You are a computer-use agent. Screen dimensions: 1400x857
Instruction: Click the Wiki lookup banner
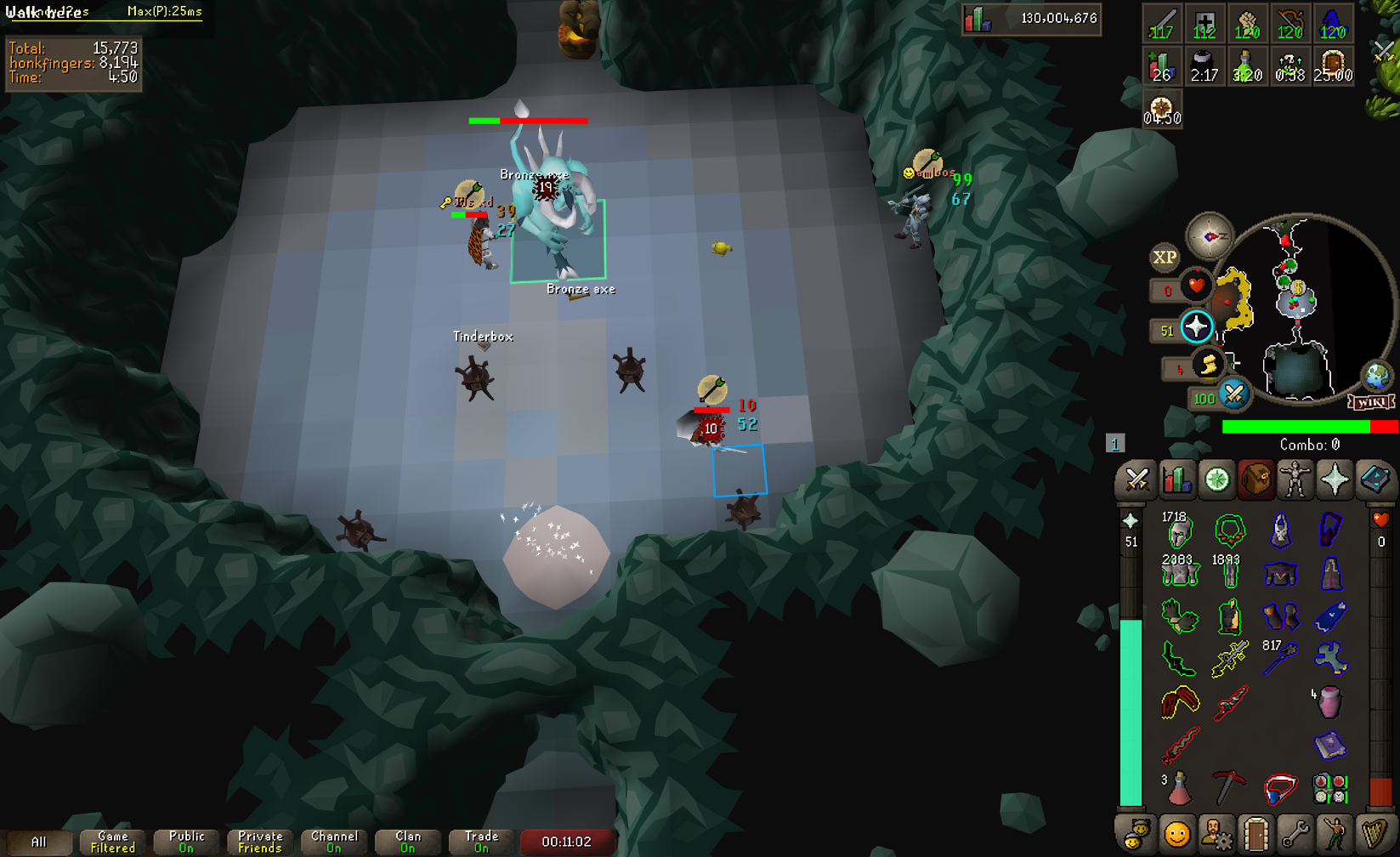[1371, 401]
